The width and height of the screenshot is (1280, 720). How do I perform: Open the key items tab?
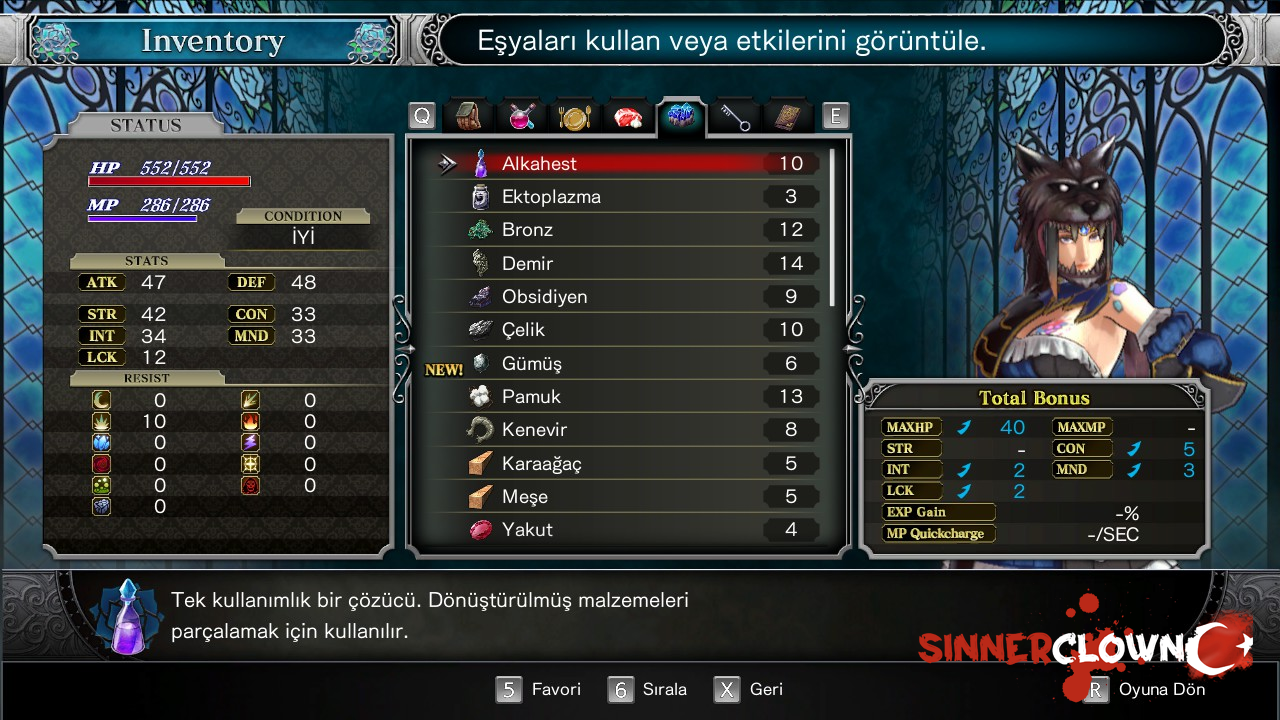pyautogui.click(x=733, y=114)
